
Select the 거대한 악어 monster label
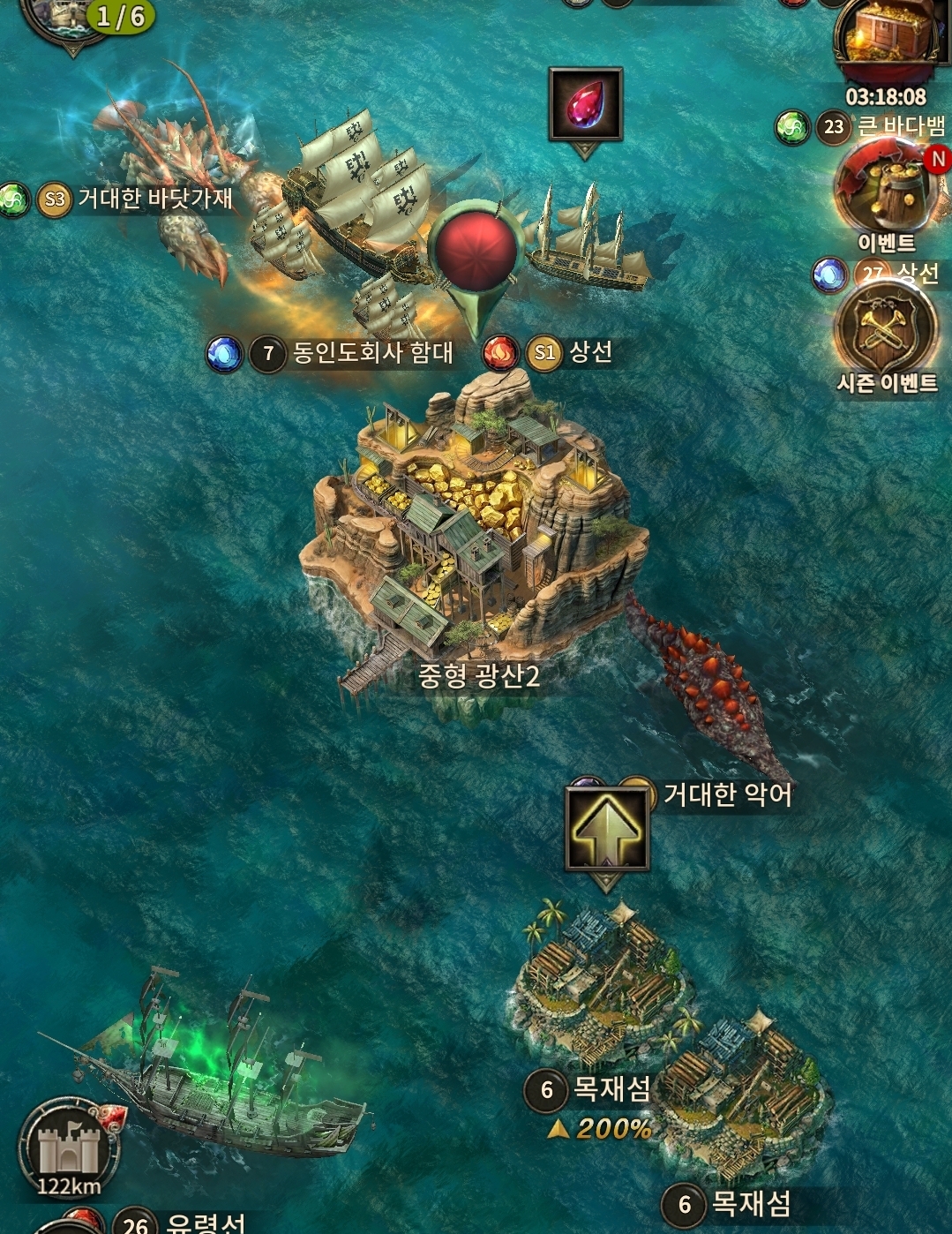(727, 794)
